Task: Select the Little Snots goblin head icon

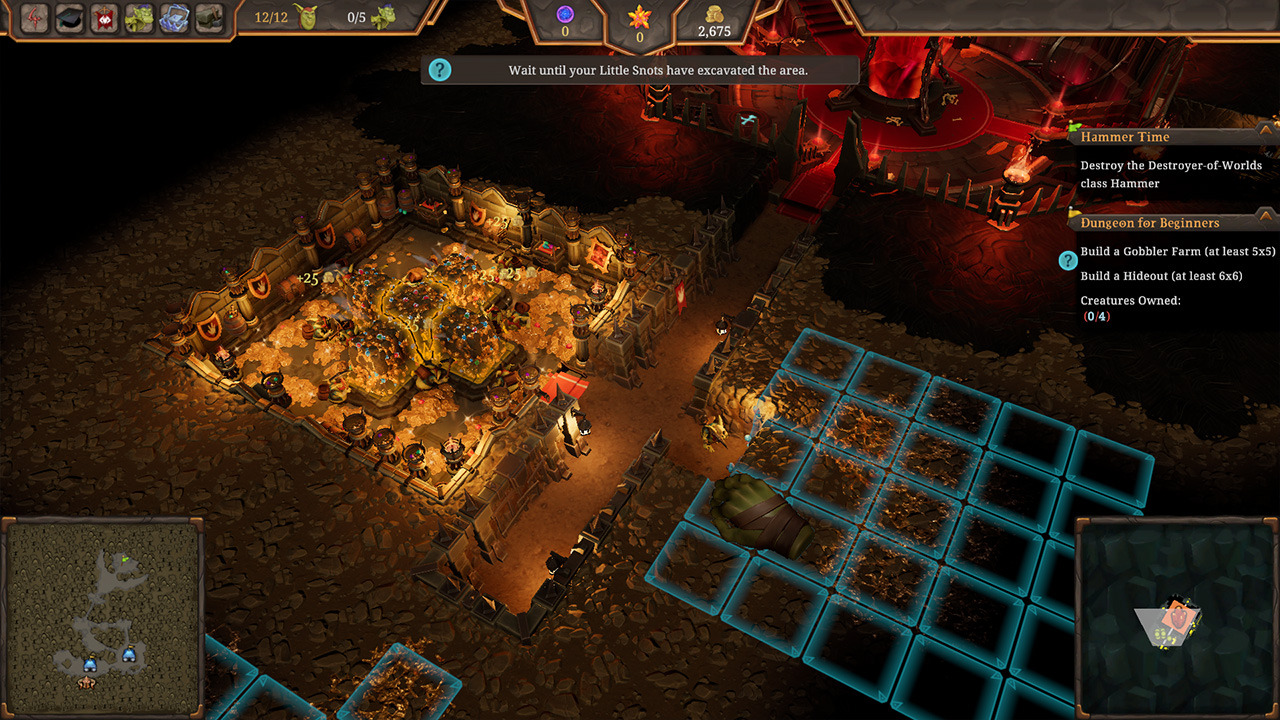Action: pyautogui.click(x=307, y=18)
